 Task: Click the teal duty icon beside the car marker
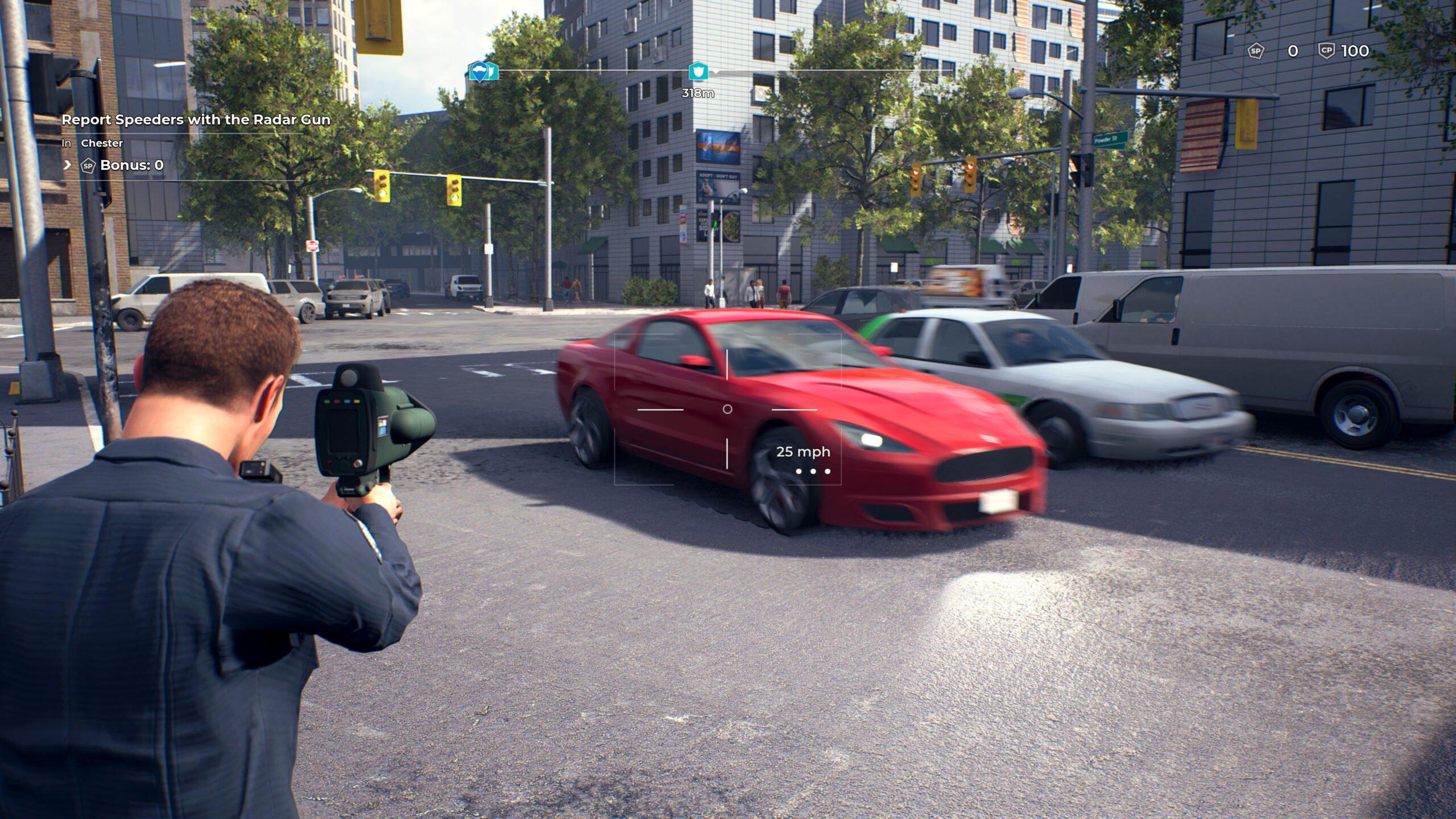click(x=493, y=71)
